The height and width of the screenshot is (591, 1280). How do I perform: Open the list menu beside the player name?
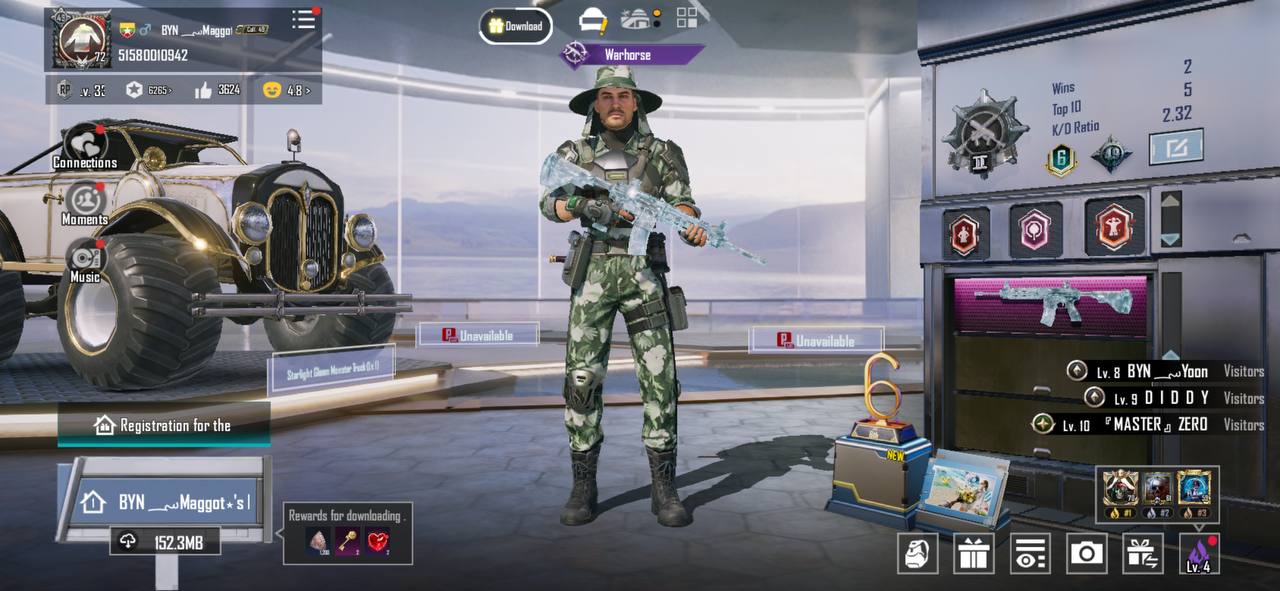coord(303,20)
